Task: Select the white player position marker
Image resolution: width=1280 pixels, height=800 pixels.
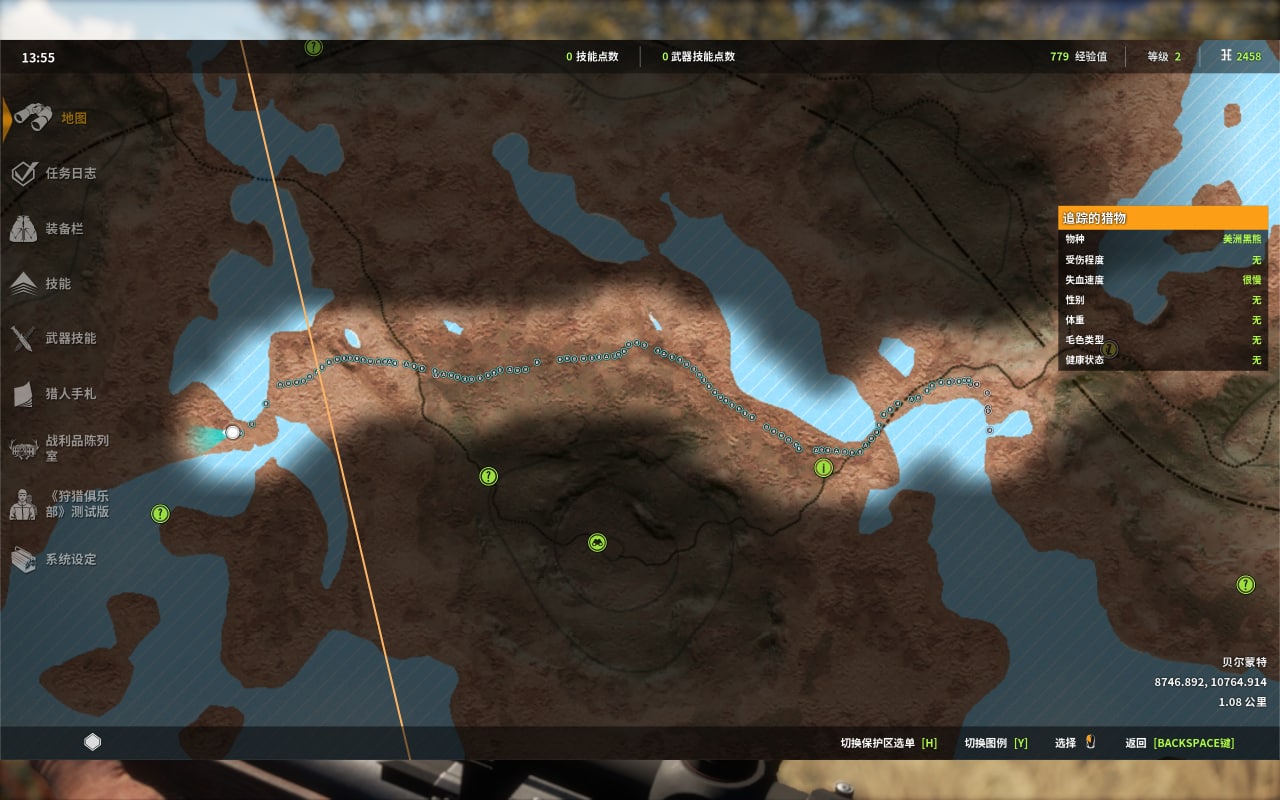Action: point(233,432)
